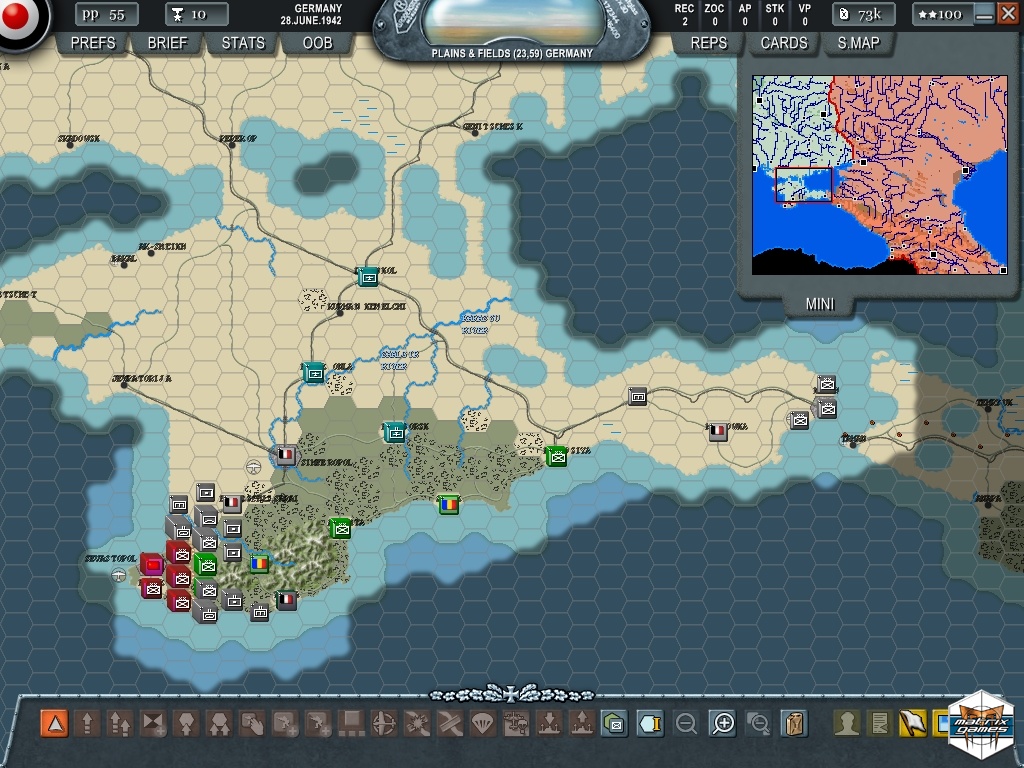Viewport: 1024px width, 768px height.
Task: Open the PREFS menu
Action: [93, 43]
